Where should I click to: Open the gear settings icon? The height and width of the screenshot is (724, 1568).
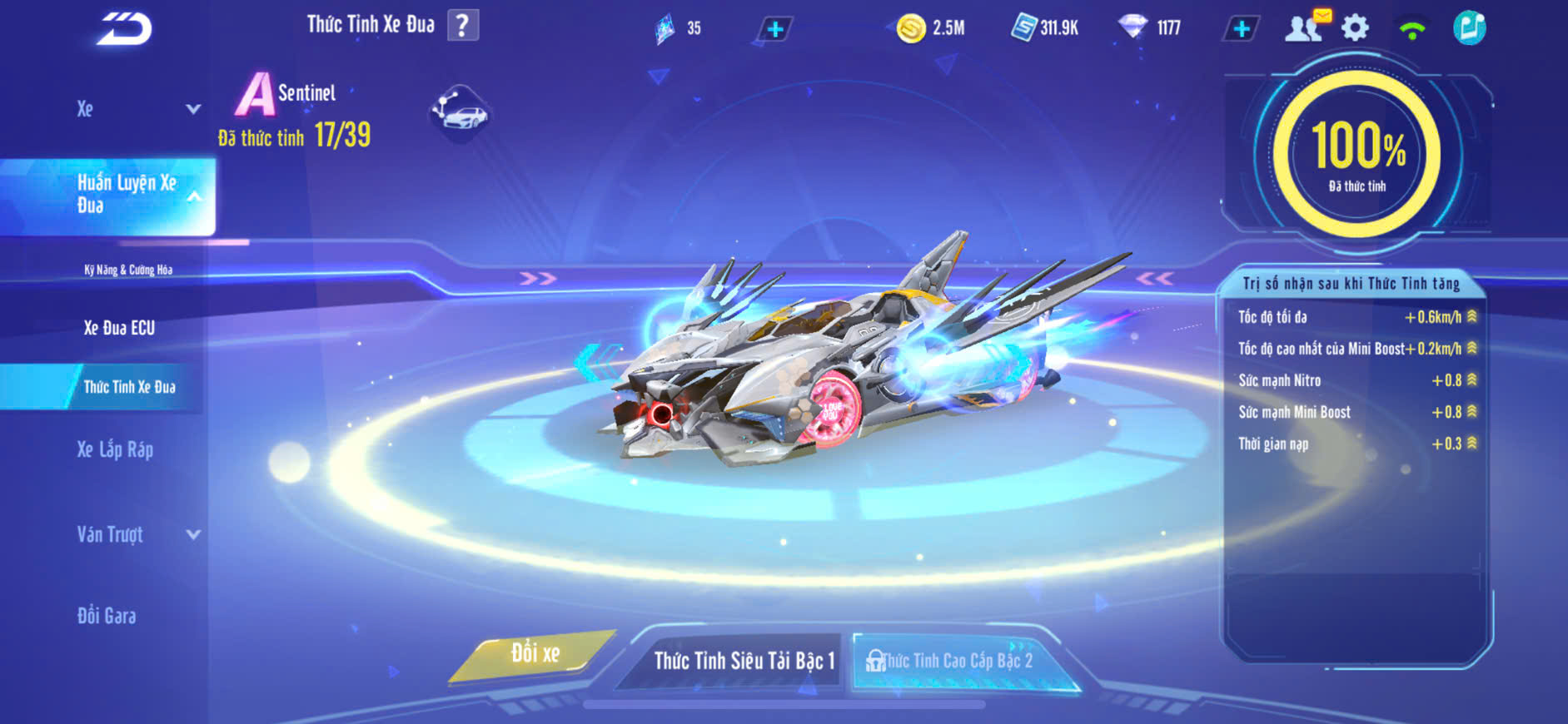(x=1355, y=28)
